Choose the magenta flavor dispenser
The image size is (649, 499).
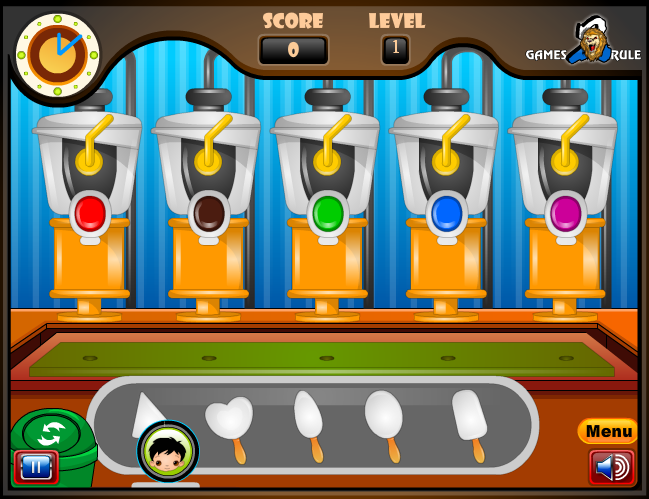pyautogui.click(x=565, y=212)
